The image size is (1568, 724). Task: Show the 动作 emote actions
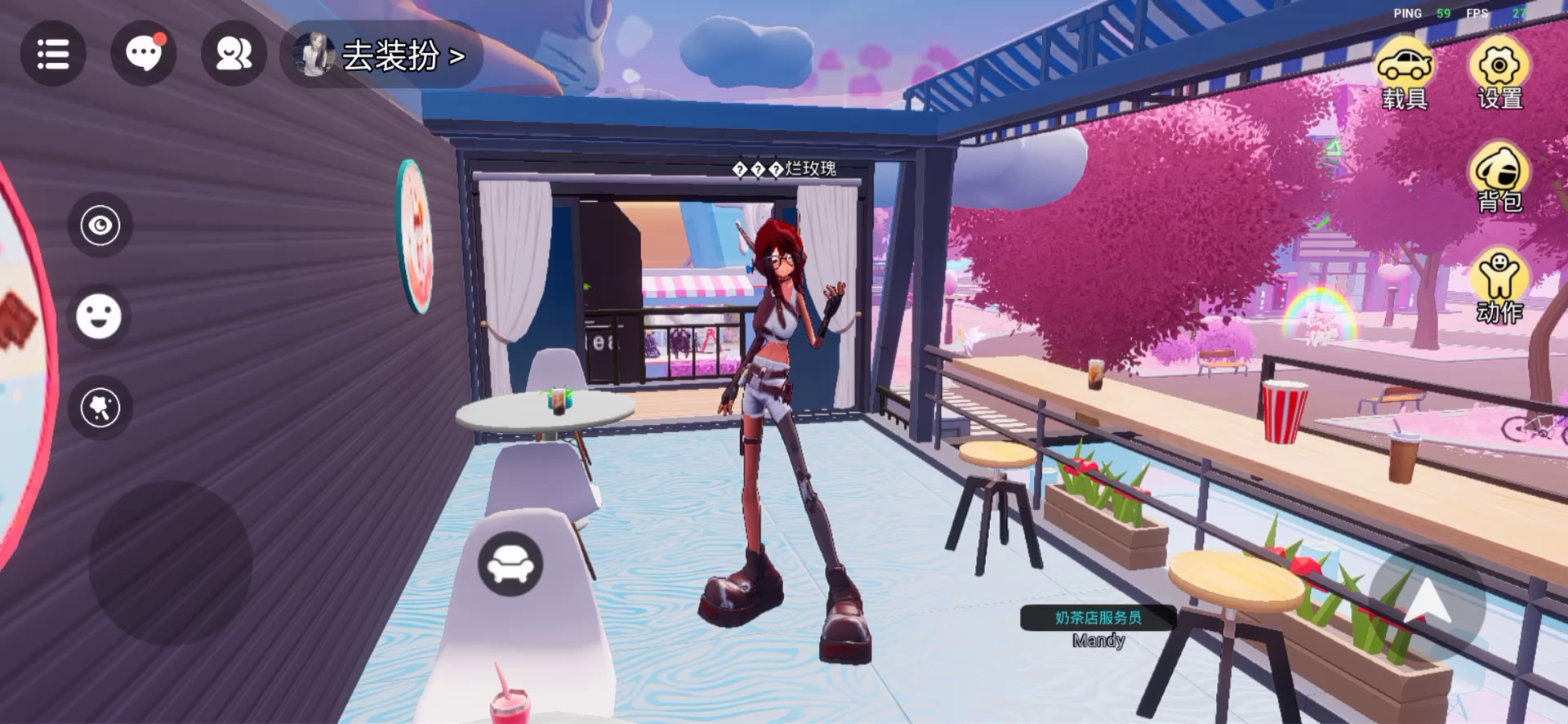[x=1499, y=285]
